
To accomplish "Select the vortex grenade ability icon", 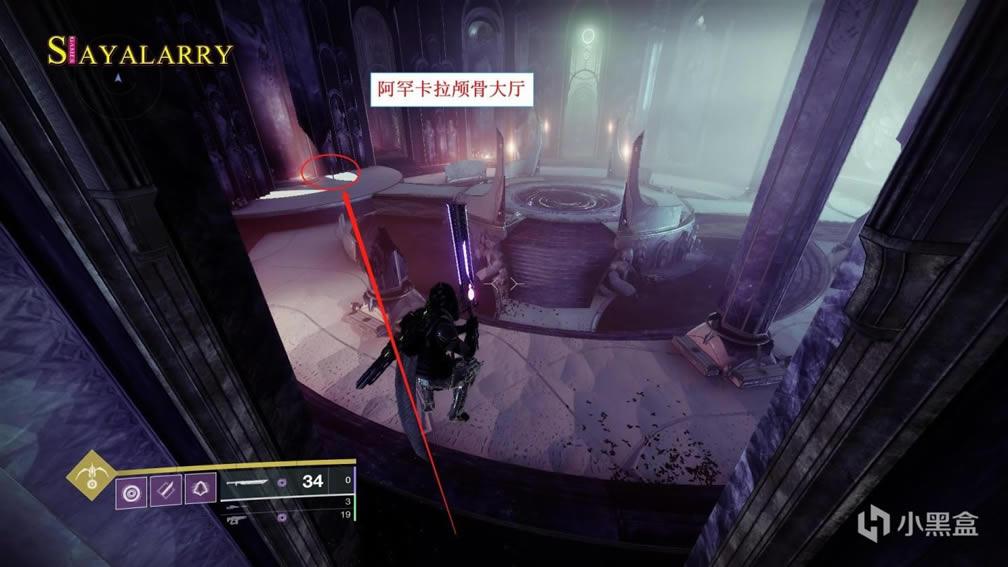I will (x=131, y=490).
